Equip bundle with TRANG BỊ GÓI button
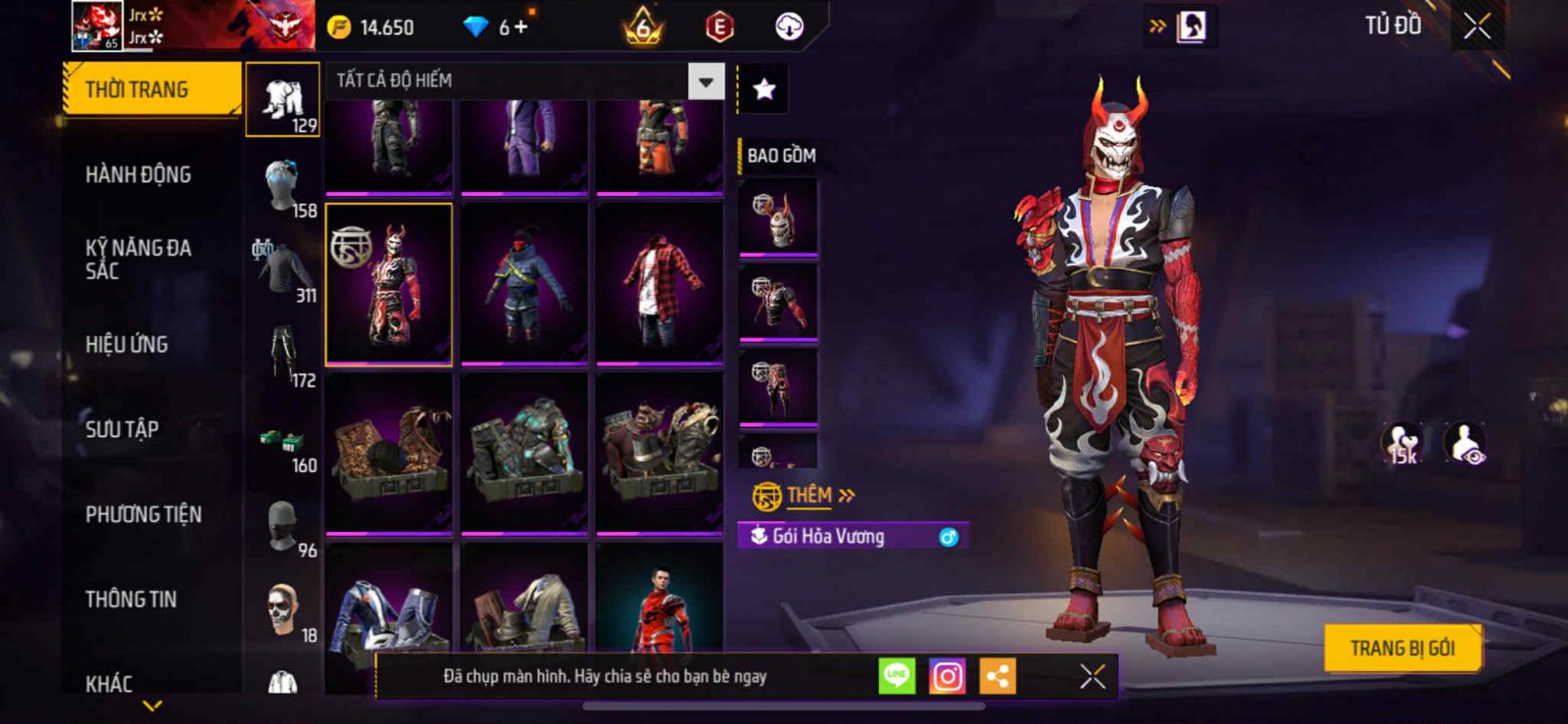Image resolution: width=1568 pixels, height=724 pixels. coord(1401,649)
